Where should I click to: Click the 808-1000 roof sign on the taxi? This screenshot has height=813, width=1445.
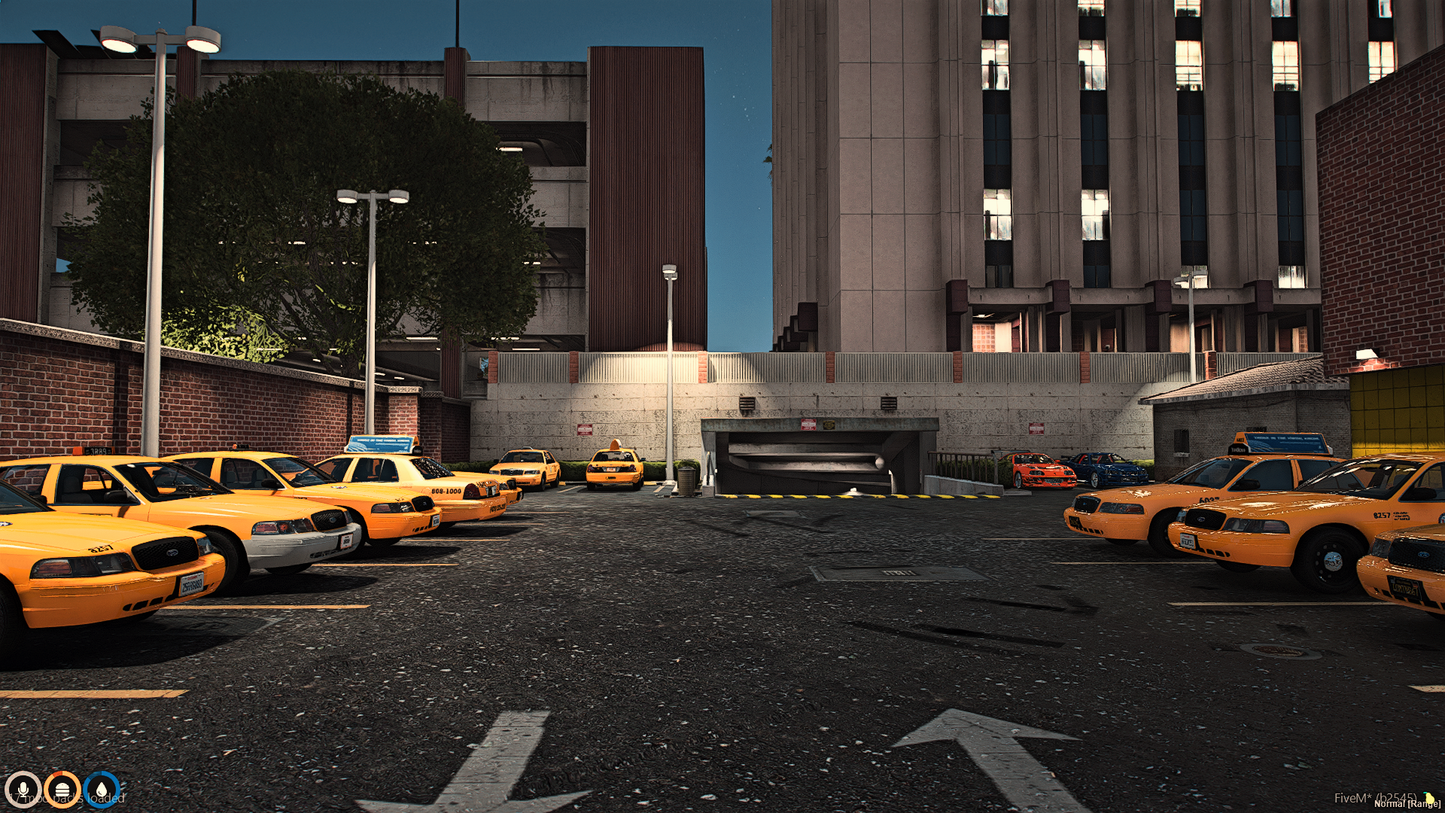coord(446,491)
